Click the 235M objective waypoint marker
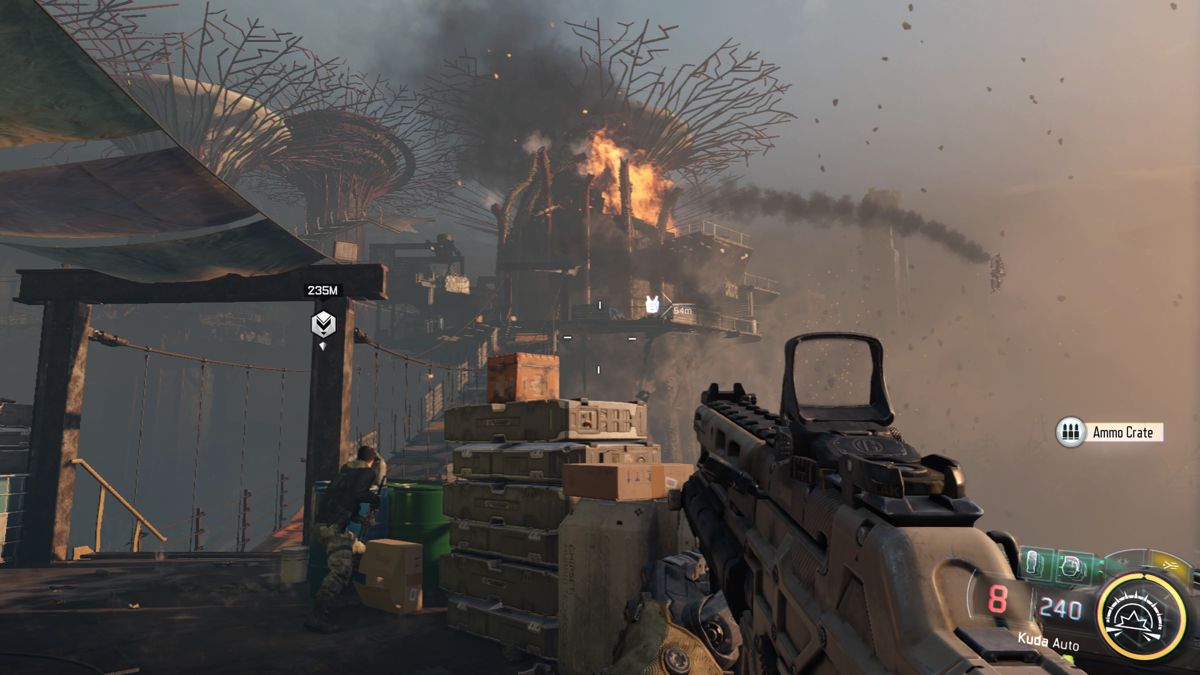The image size is (1200, 675). (x=322, y=324)
